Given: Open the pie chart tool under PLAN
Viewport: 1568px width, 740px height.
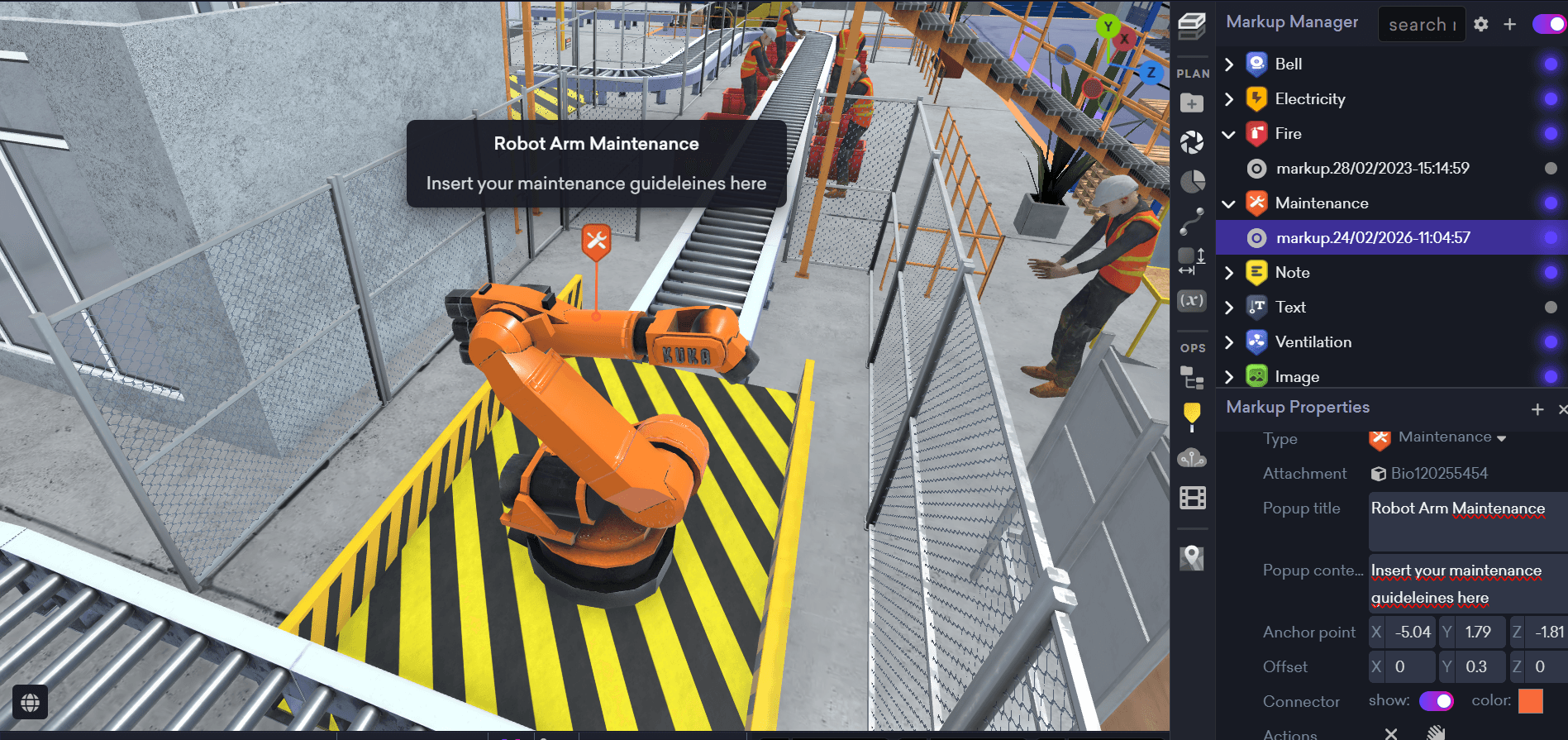Looking at the screenshot, I should (1193, 181).
